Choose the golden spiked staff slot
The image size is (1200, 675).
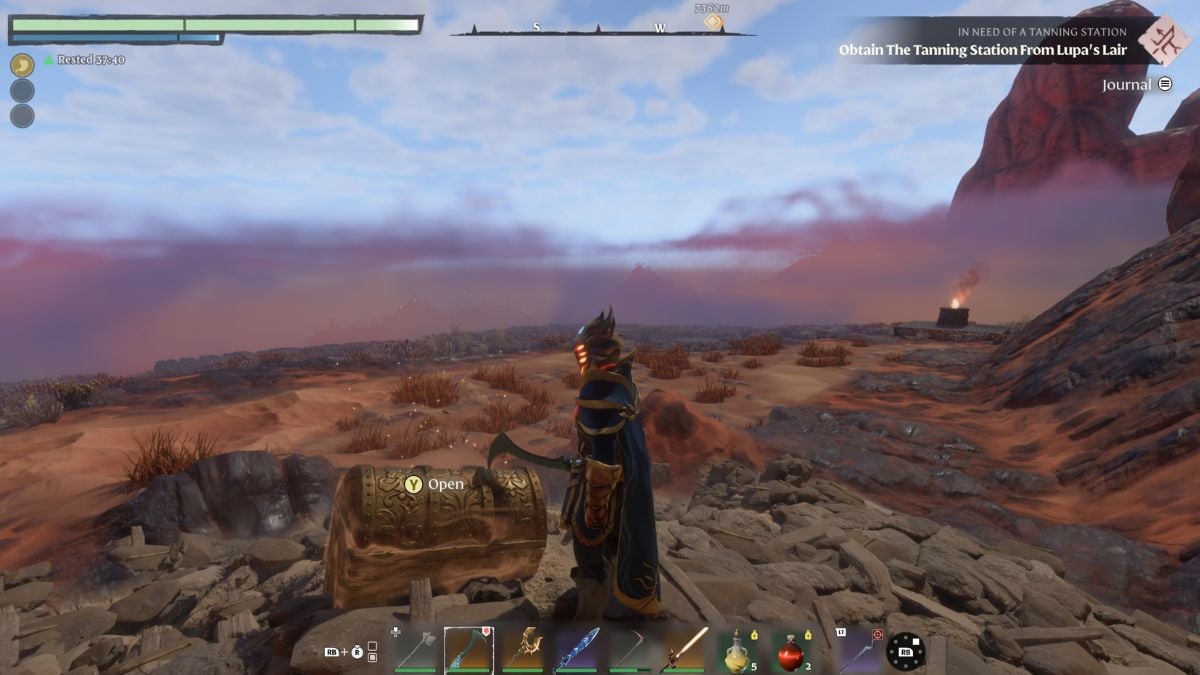pyautogui.click(x=522, y=650)
